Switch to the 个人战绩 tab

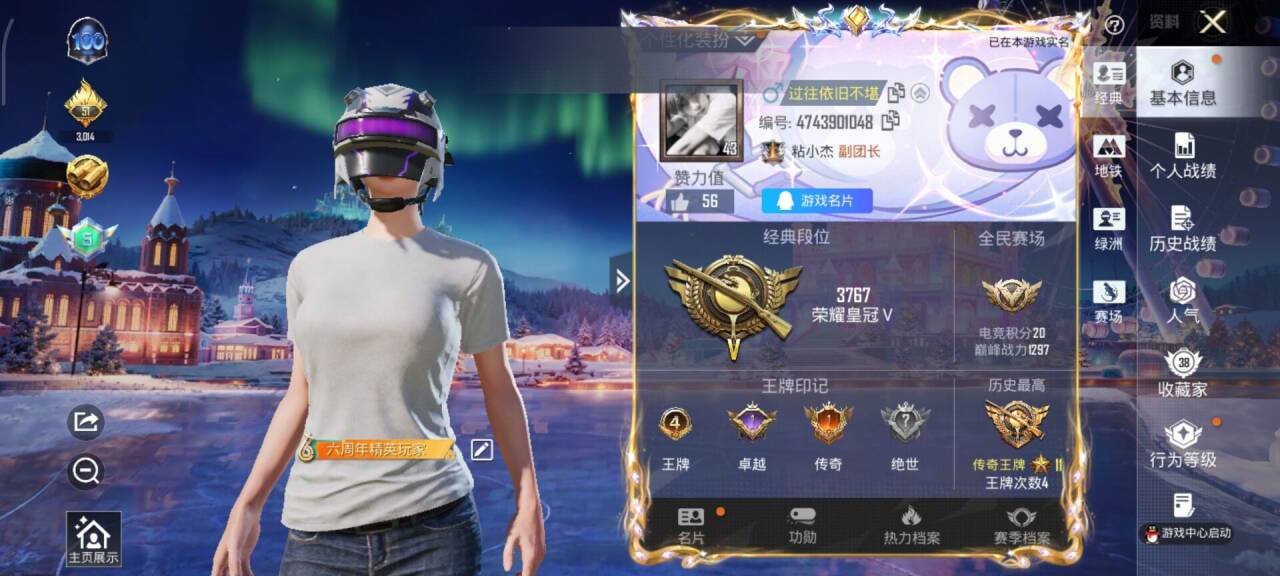coord(1182,156)
